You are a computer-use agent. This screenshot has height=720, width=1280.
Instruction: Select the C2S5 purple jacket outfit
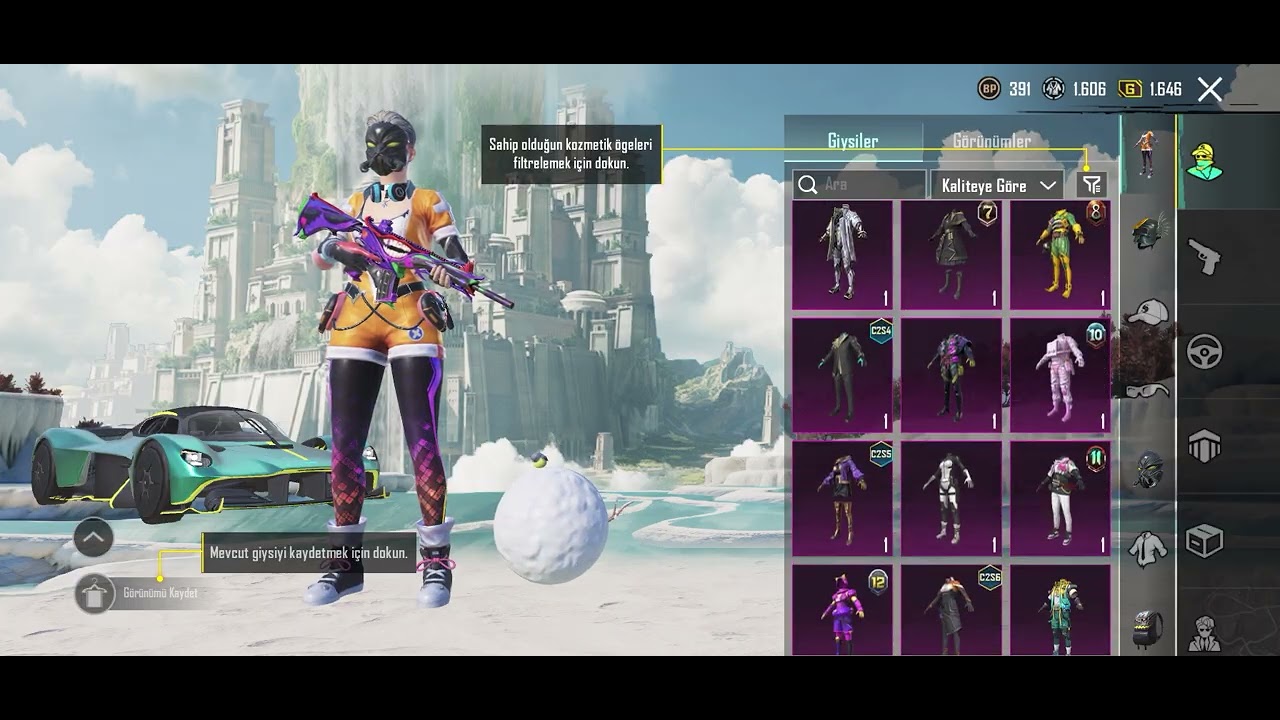pos(842,497)
